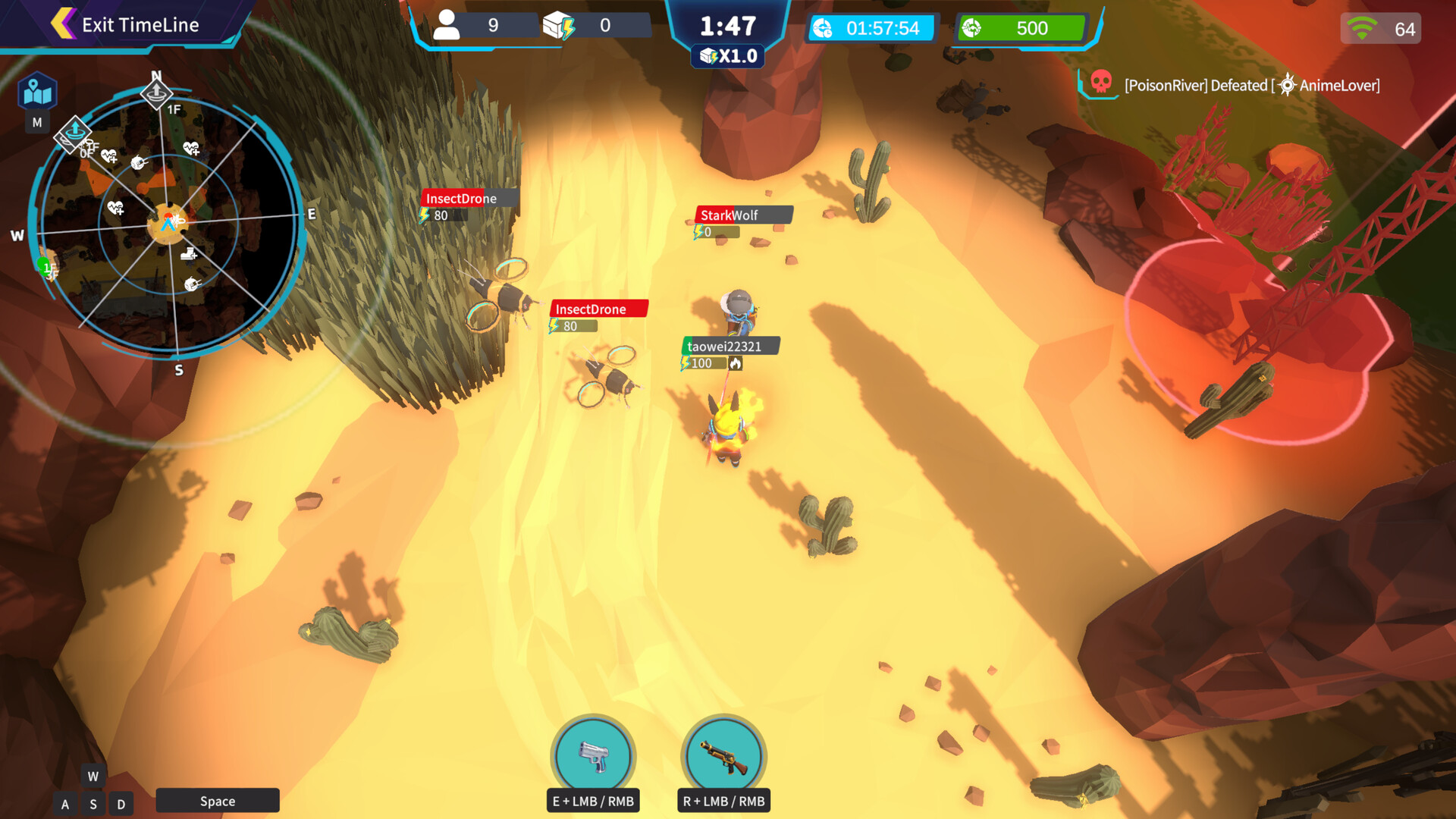Image resolution: width=1456 pixels, height=819 pixels.
Task: Click the energy cube counter icon
Action: [x=559, y=24]
